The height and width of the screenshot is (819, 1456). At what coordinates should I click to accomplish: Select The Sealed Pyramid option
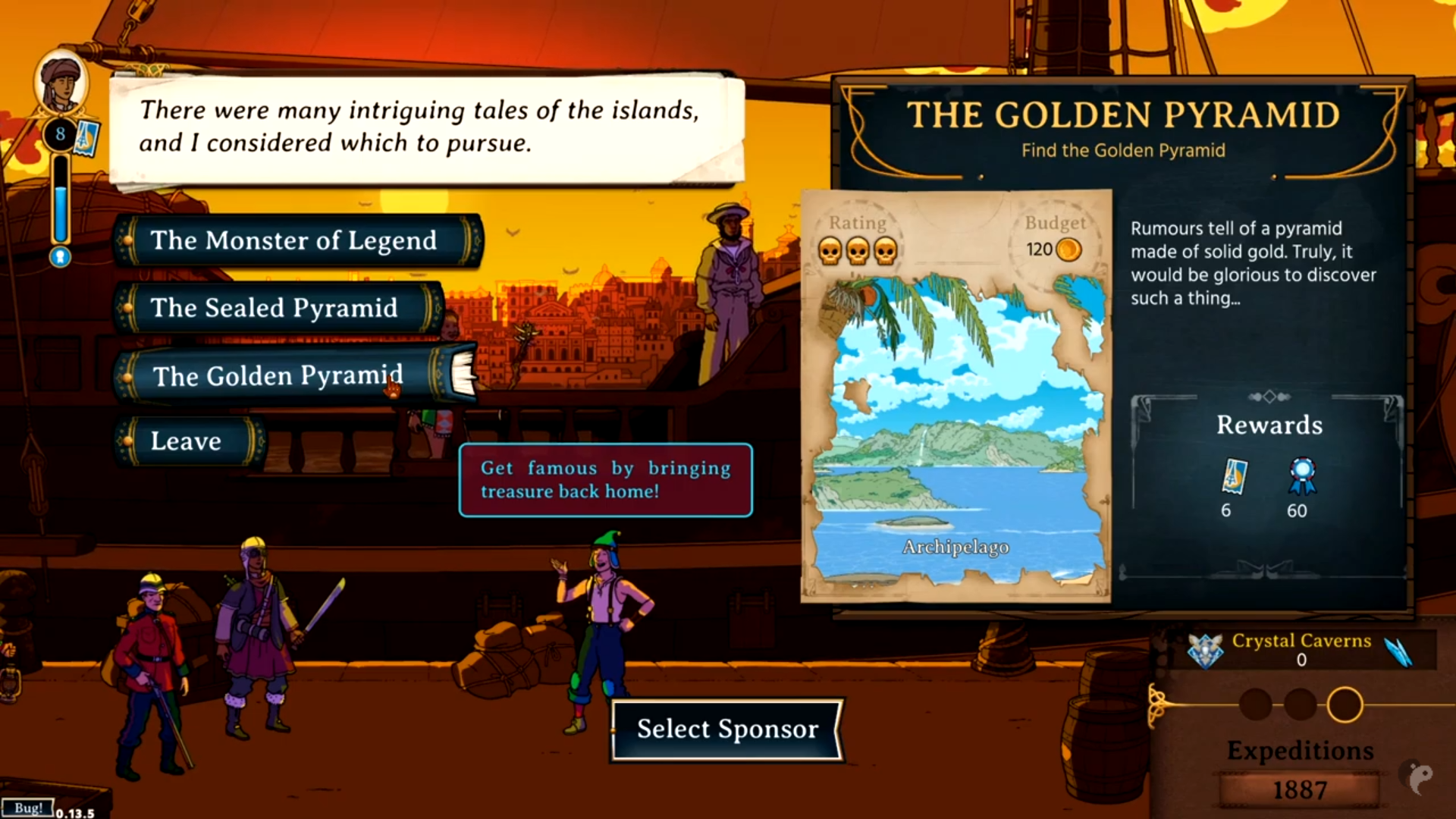[275, 308]
